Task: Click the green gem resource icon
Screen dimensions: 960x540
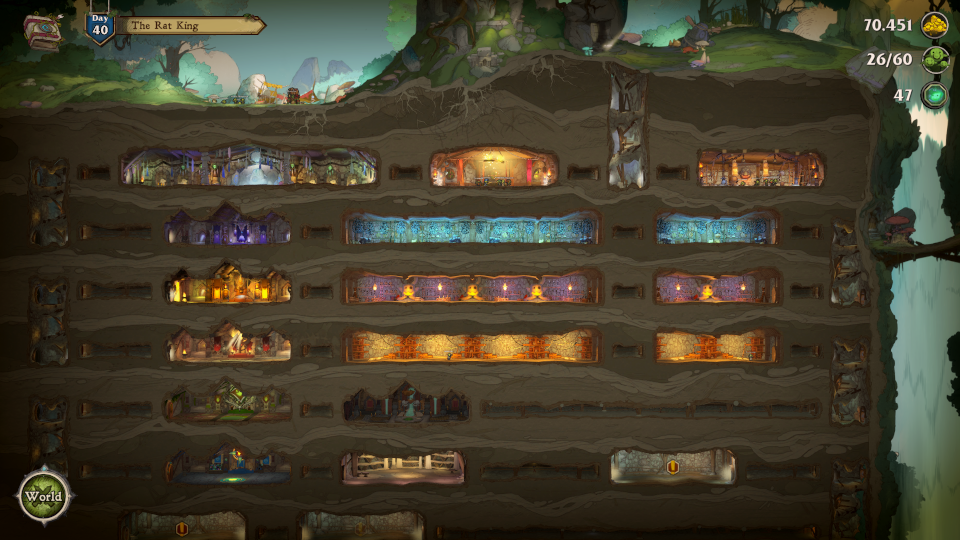Action: click(x=935, y=95)
